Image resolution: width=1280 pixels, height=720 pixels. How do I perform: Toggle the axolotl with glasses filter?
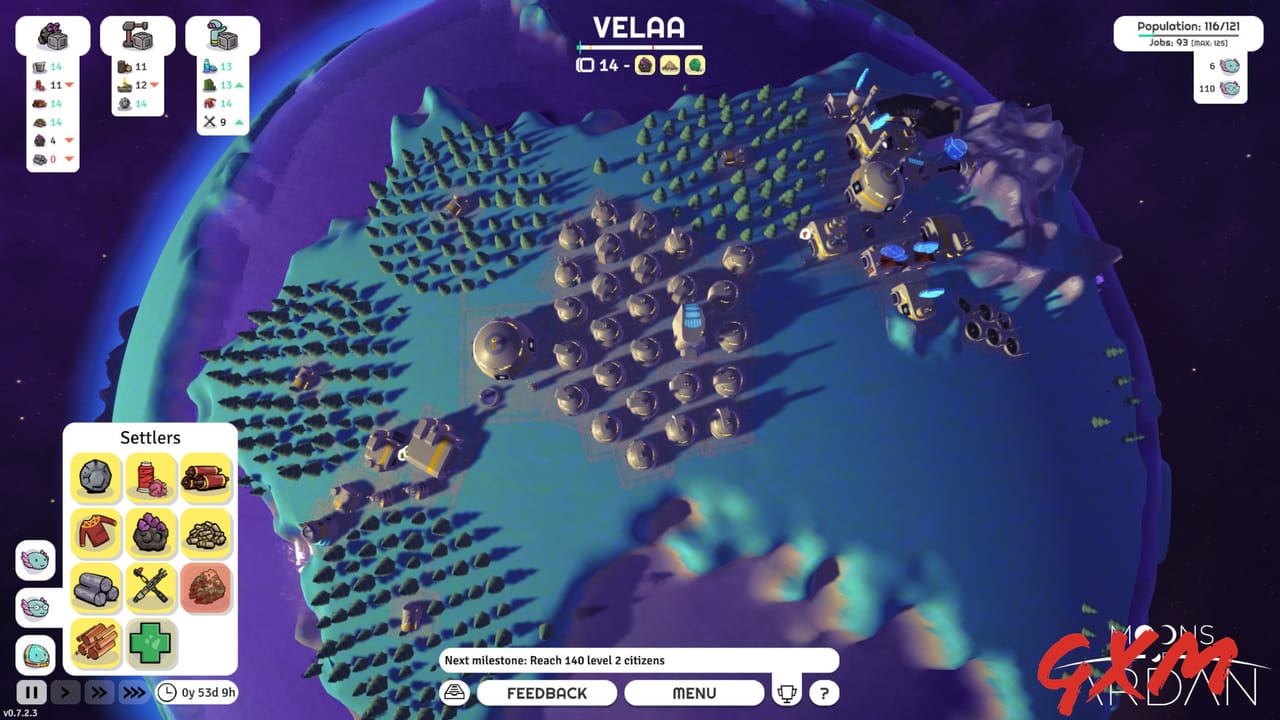(x=33, y=609)
